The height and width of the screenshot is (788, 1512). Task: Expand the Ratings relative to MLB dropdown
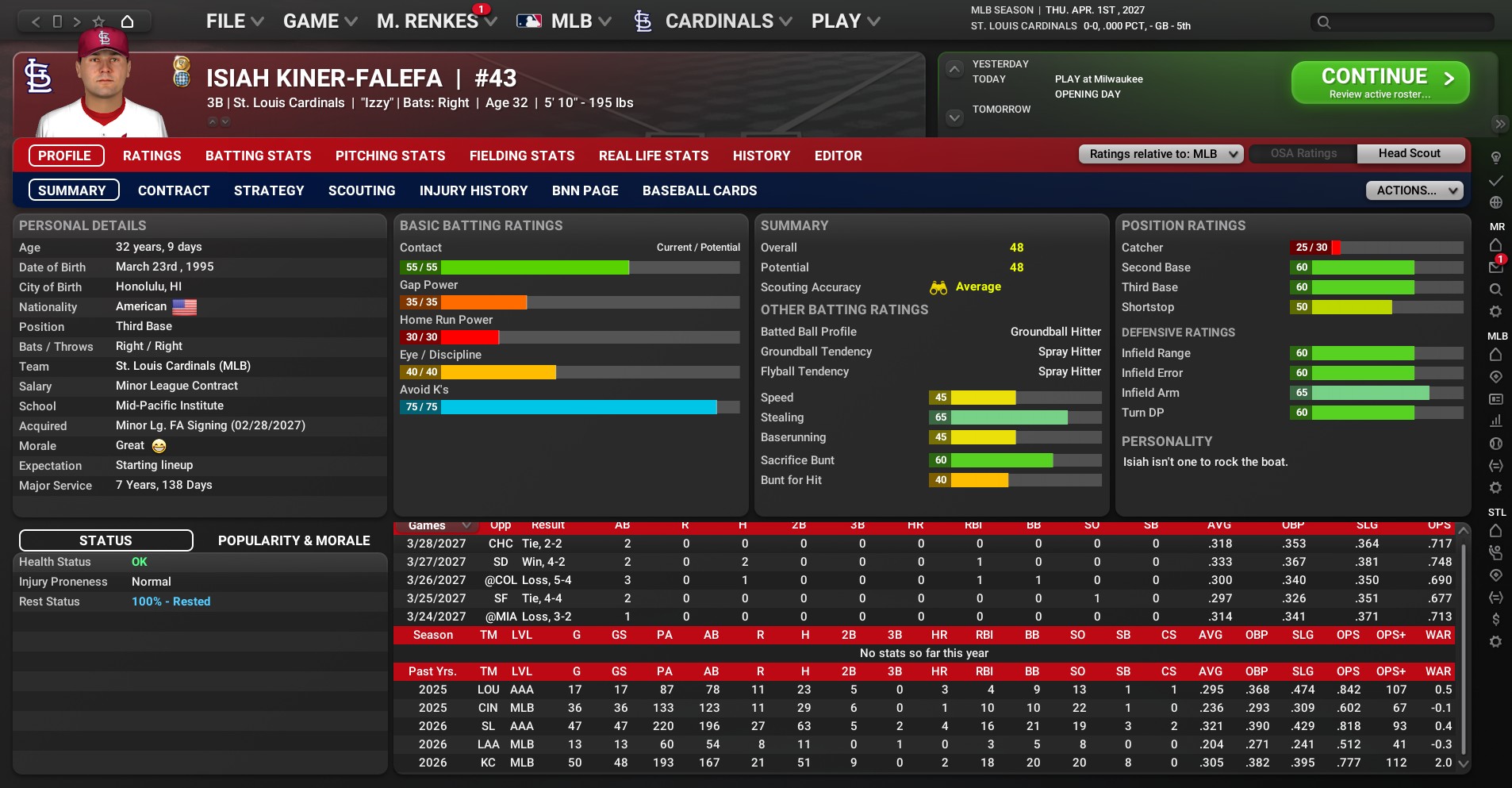pos(1161,154)
